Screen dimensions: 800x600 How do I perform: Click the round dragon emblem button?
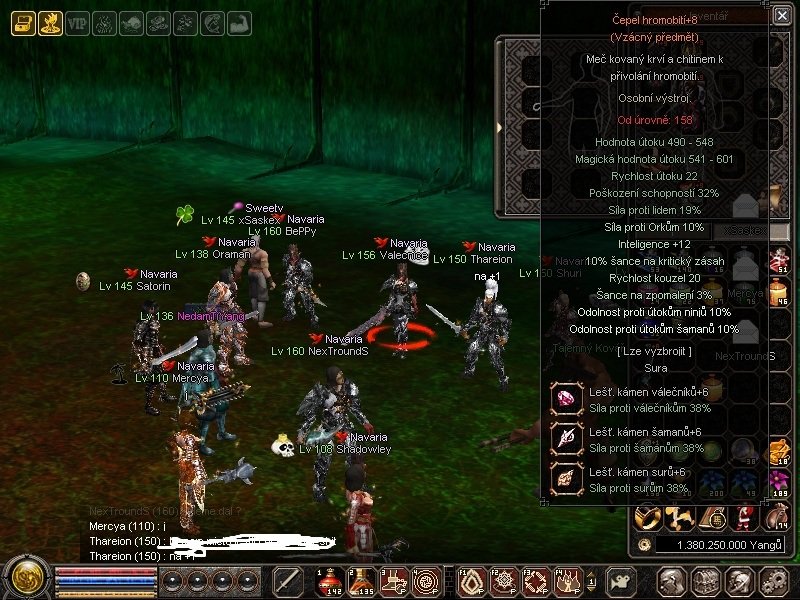coord(25,577)
